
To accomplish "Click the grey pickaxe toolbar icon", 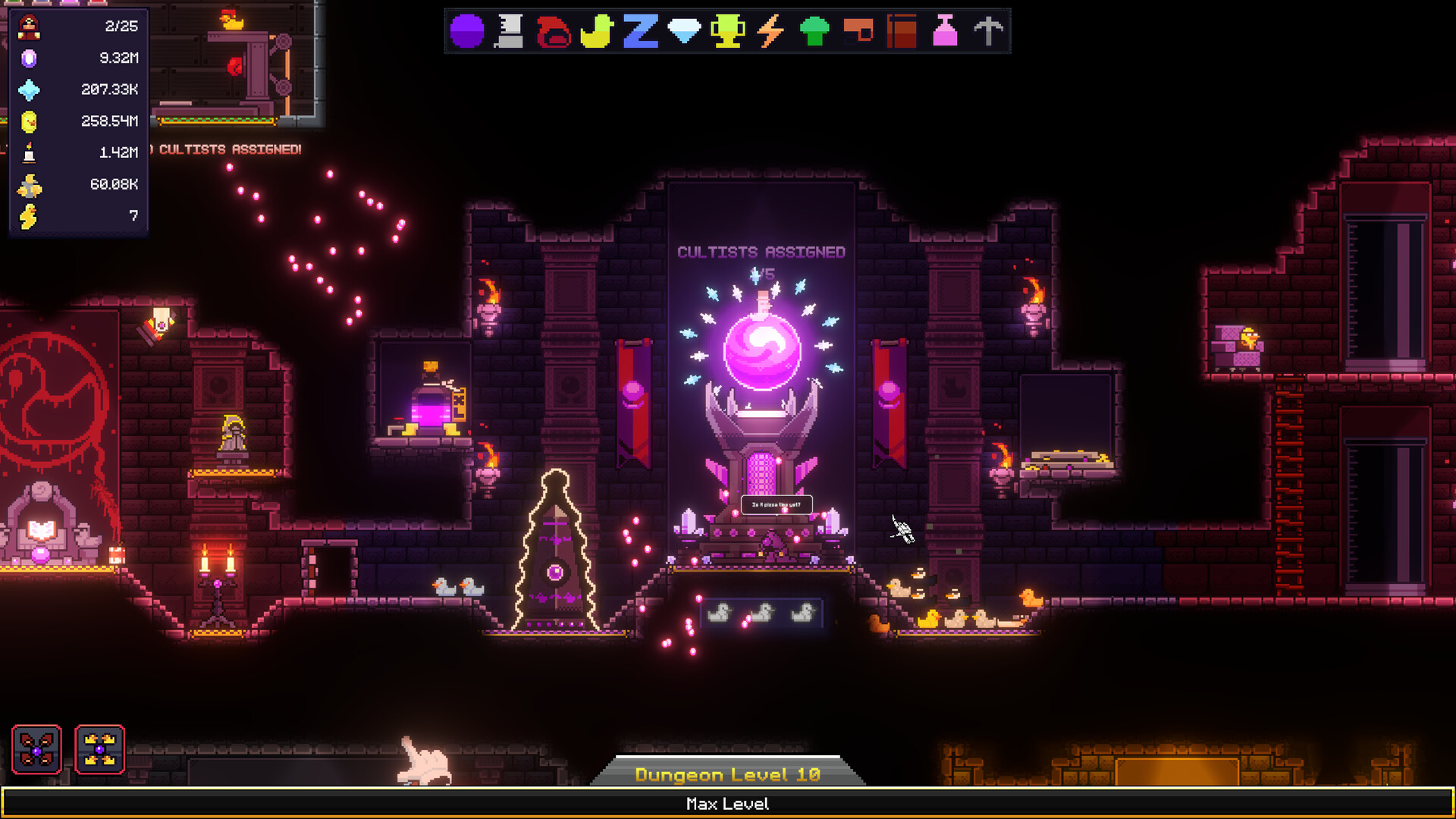I will pos(988,32).
